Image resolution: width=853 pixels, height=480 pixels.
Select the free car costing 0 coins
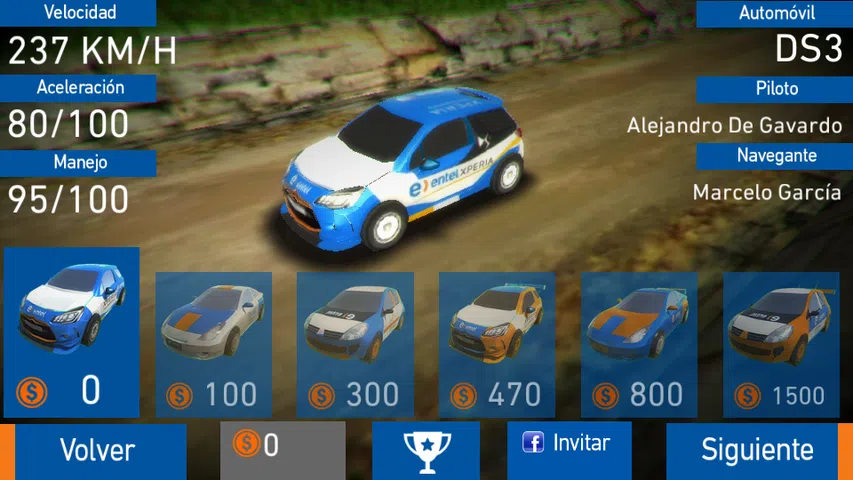point(72,332)
